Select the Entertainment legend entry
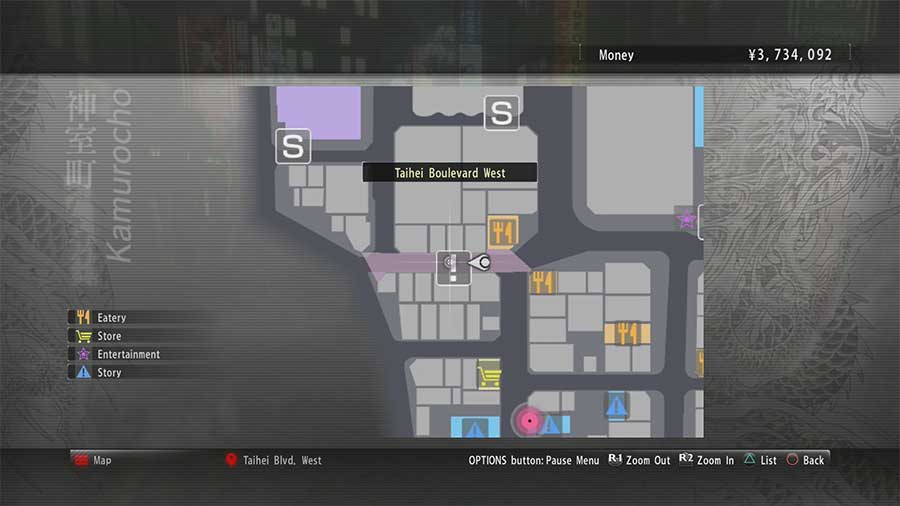The image size is (900, 506). pyautogui.click(x=127, y=354)
